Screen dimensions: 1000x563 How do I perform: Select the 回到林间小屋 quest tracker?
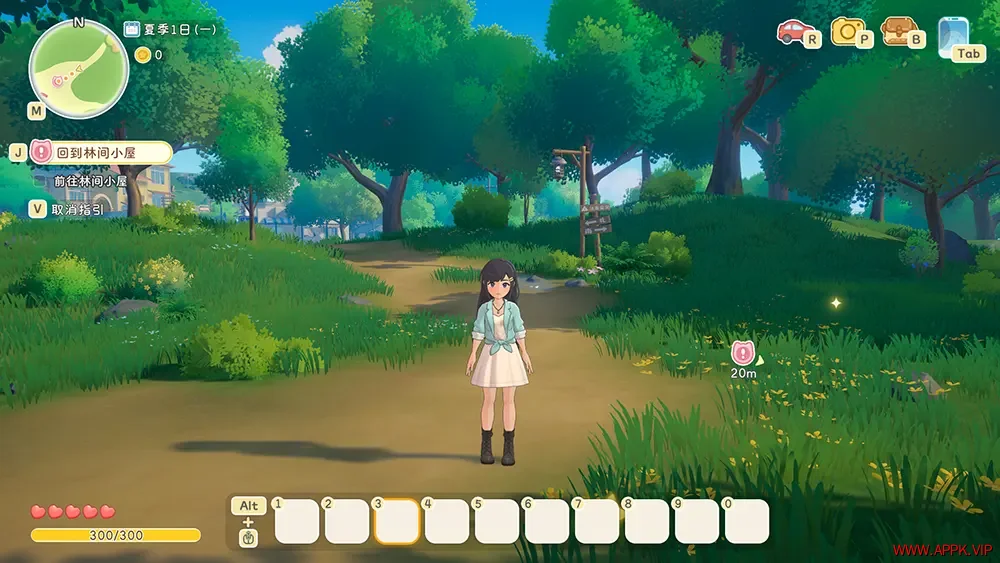click(x=100, y=153)
